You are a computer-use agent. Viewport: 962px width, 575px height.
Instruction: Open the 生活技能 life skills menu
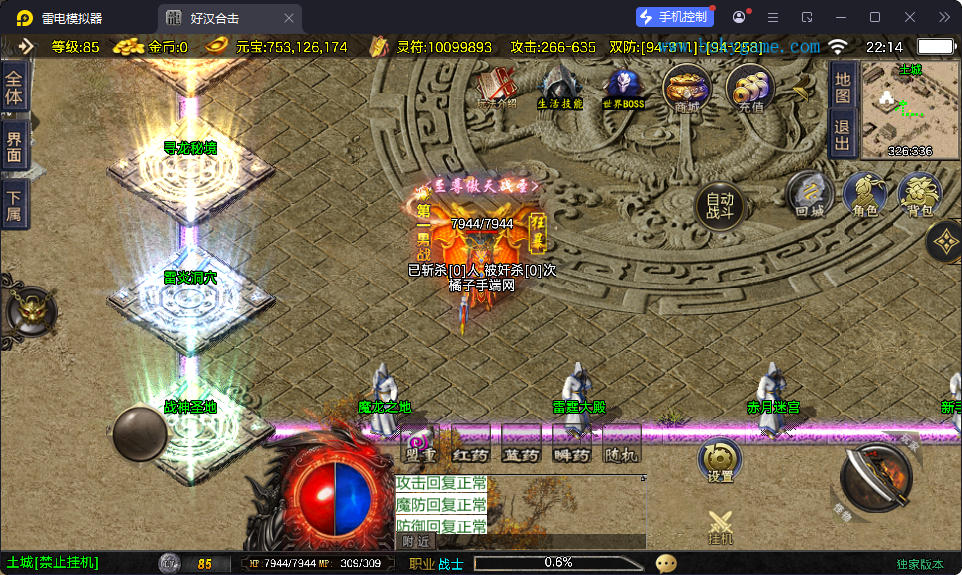560,88
